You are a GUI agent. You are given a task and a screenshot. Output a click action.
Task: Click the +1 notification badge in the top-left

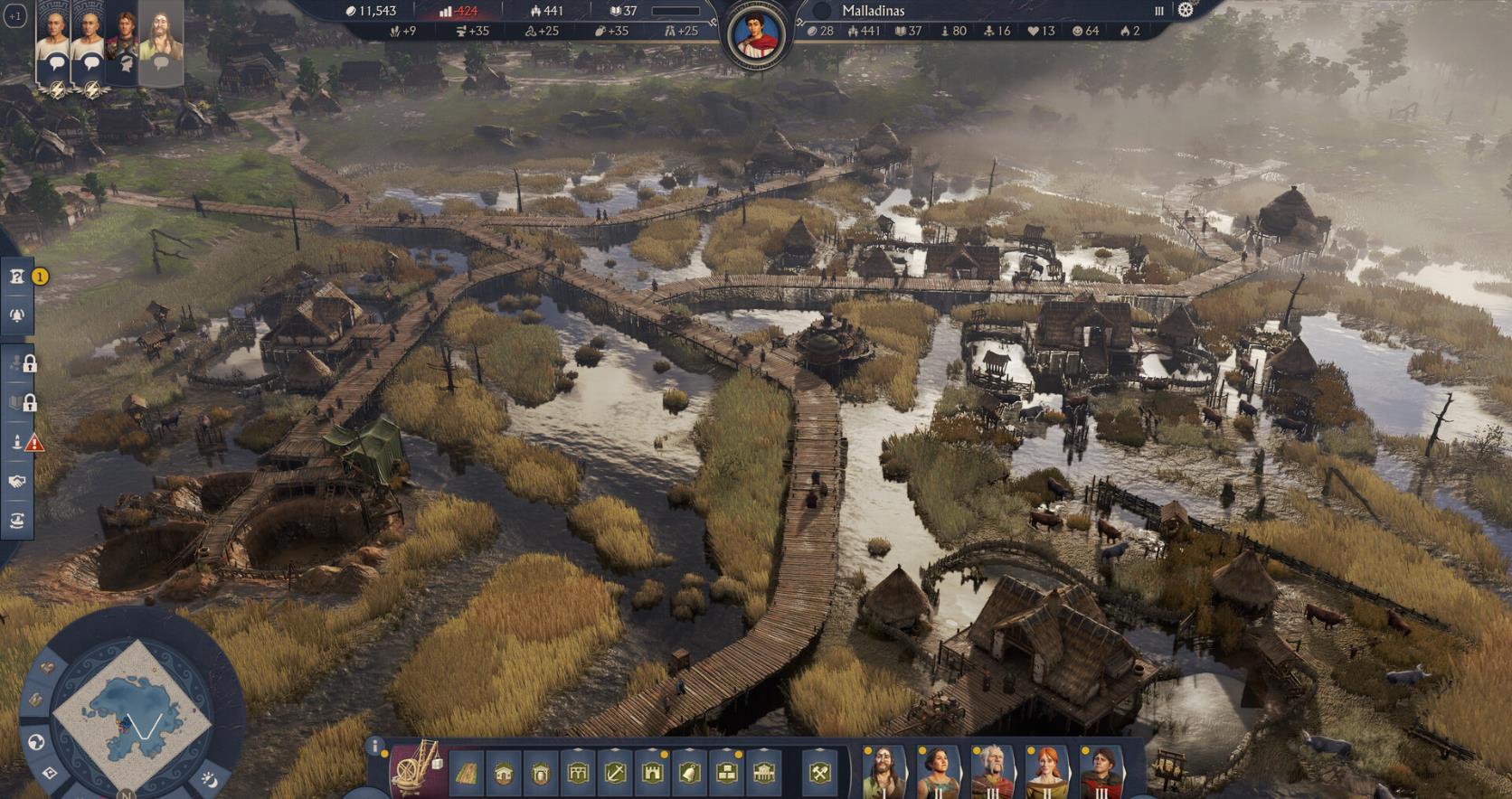tap(14, 16)
